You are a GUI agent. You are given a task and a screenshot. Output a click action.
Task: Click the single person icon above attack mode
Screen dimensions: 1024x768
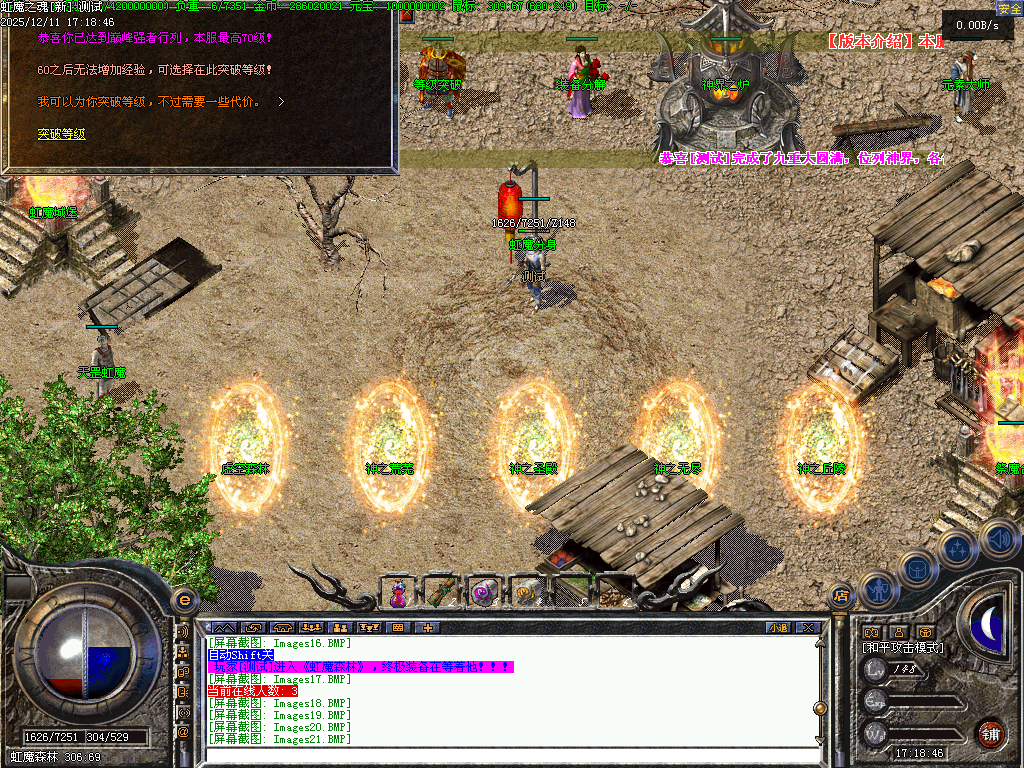pos(898,632)
